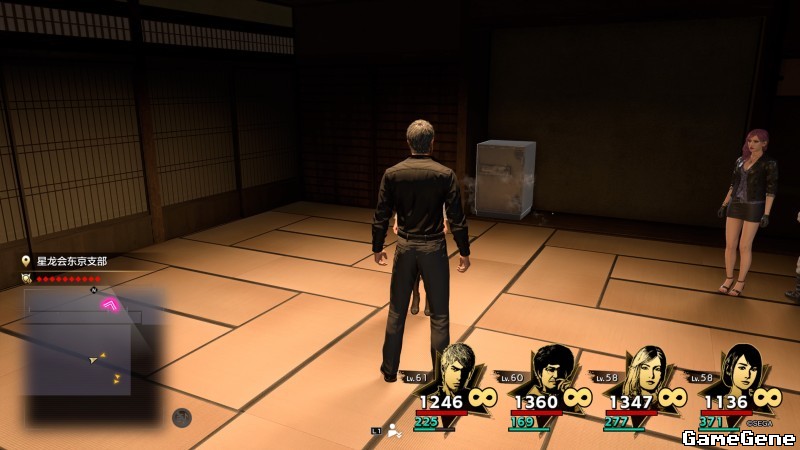Click the pink arrow marker on the minimap
This screenshot has width=800, height=450.
[110, 304]
